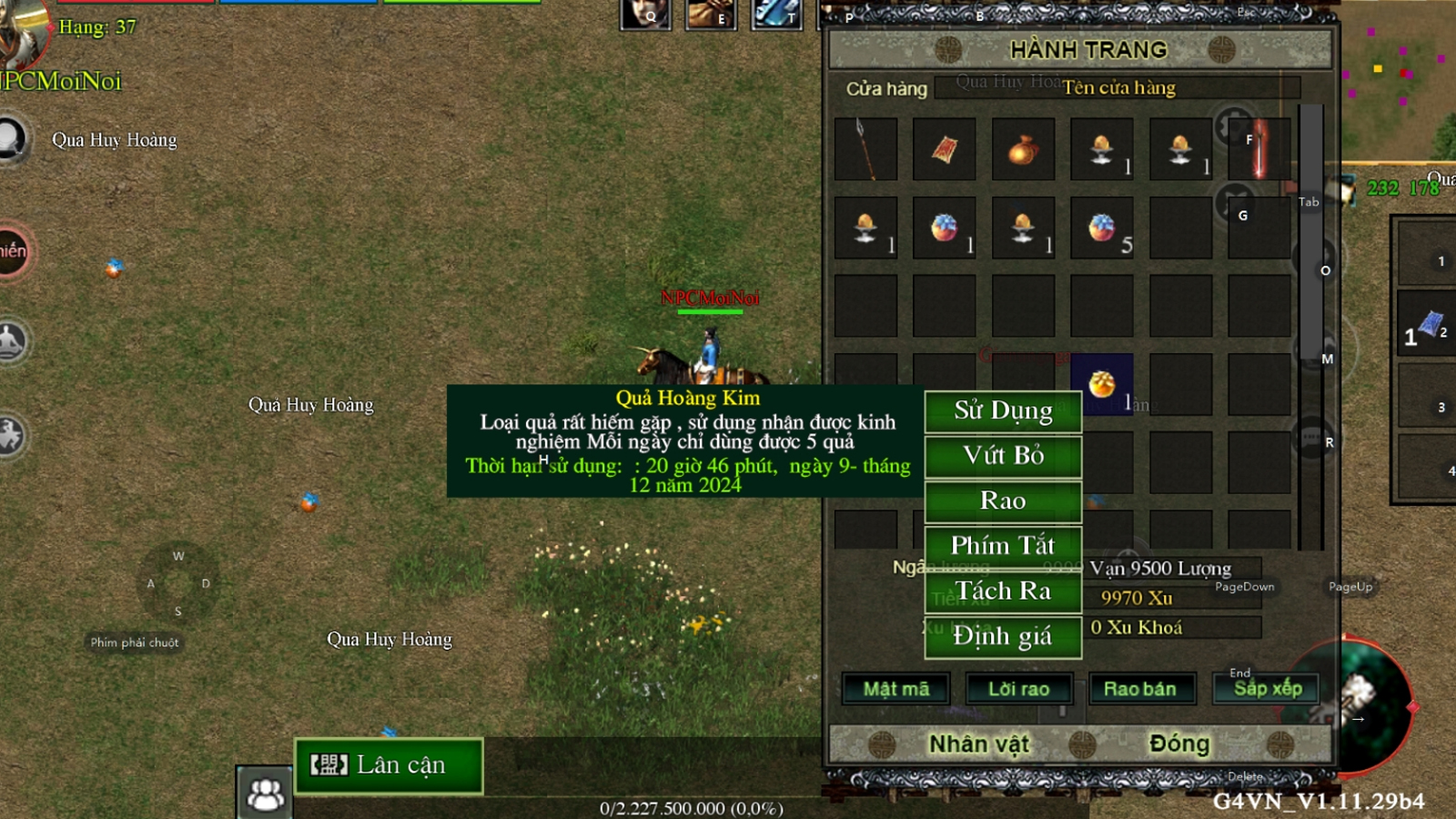Screen dimensions: 1456x819
Task: Open the Phím Tắt shortcut option
Action: [x=1003, y=546]
